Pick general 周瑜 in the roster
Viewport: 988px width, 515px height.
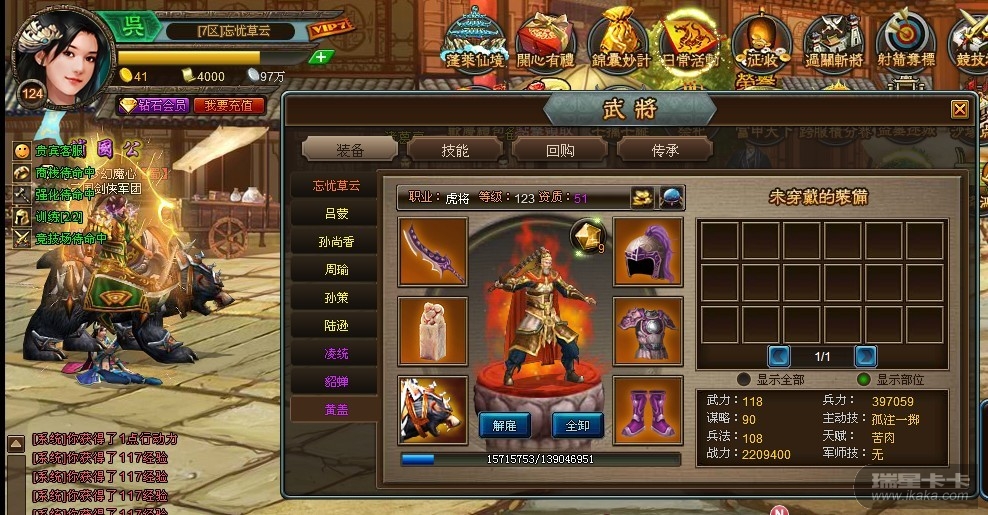coord(335,269)
